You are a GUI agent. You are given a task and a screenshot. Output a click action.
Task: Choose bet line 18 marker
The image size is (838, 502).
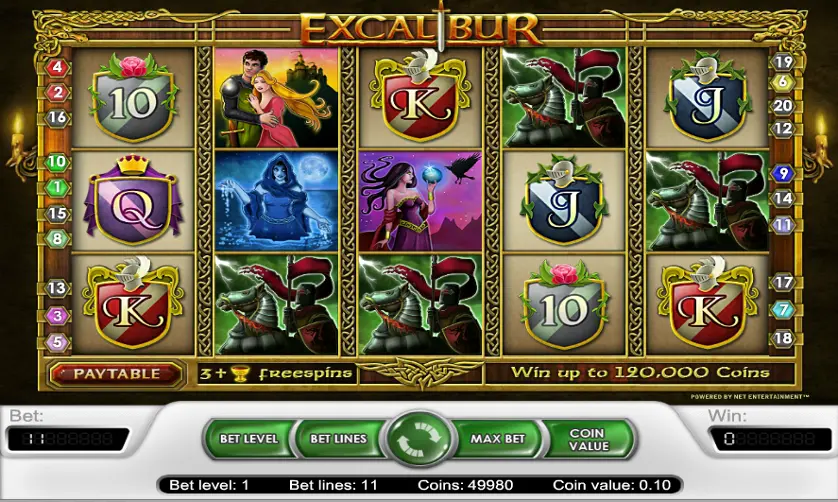tap(783, 338)
